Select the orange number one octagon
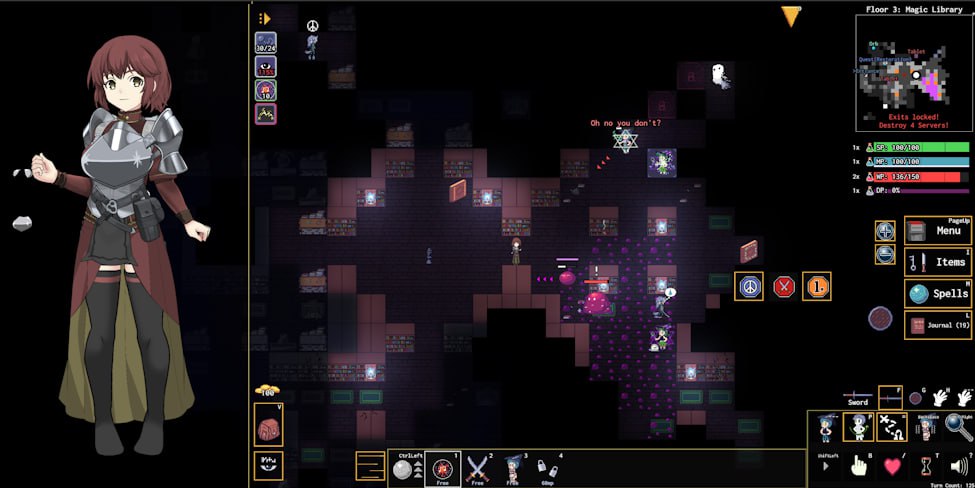975x488 pixels. pyautogui.click(x=816, y=286)
